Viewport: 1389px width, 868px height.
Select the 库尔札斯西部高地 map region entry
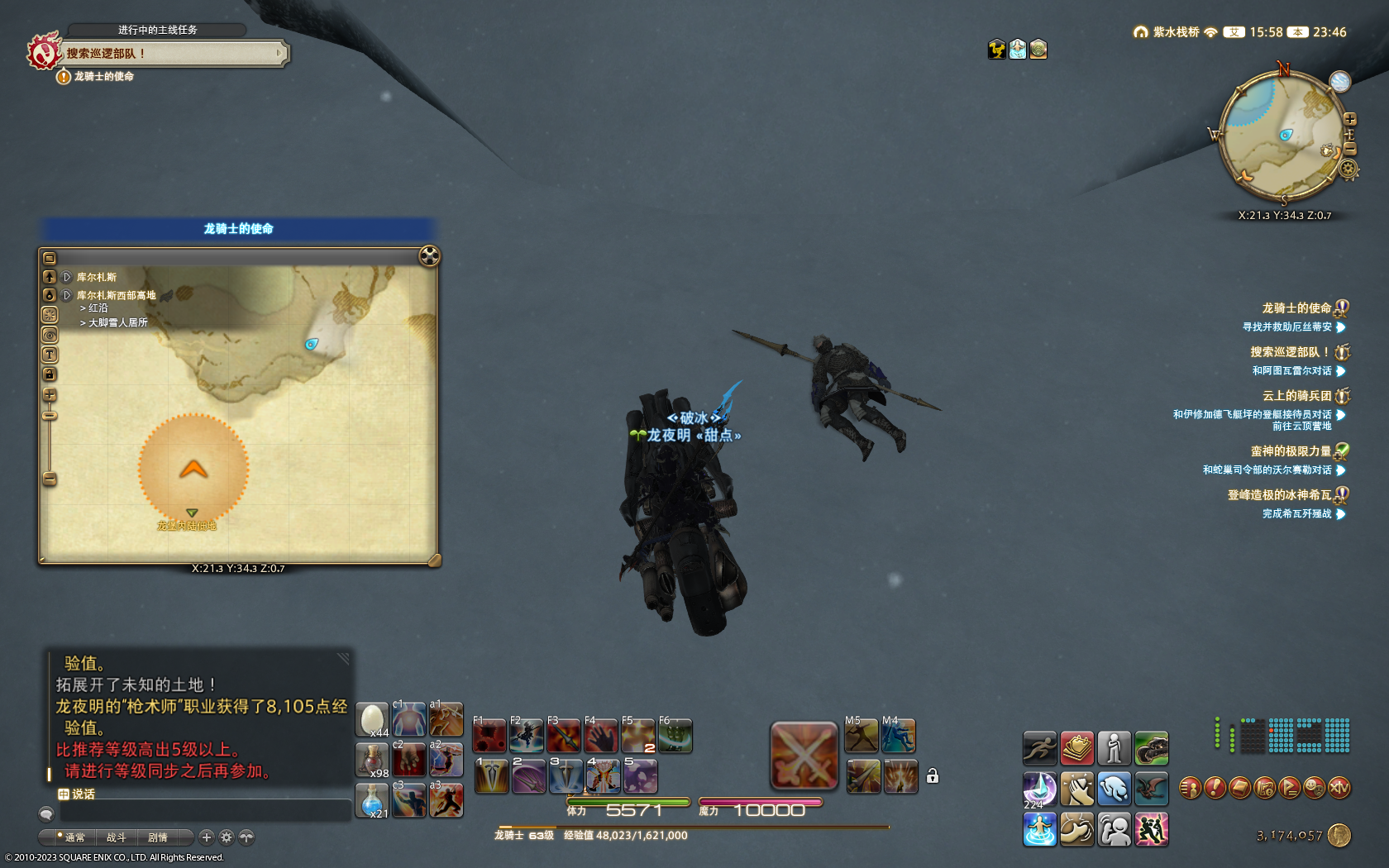[116, 295]
